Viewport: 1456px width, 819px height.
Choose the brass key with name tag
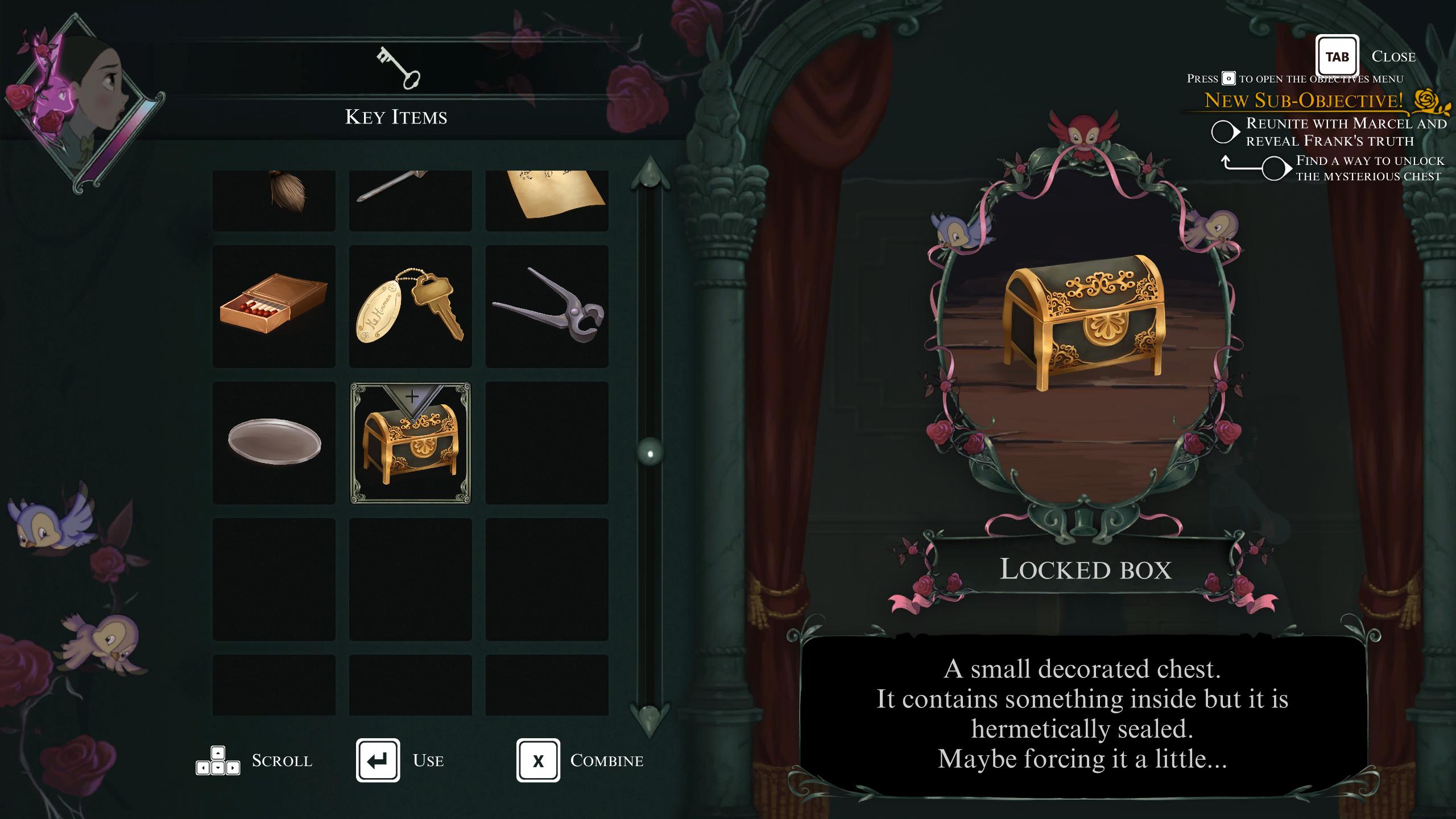[410, 307]
